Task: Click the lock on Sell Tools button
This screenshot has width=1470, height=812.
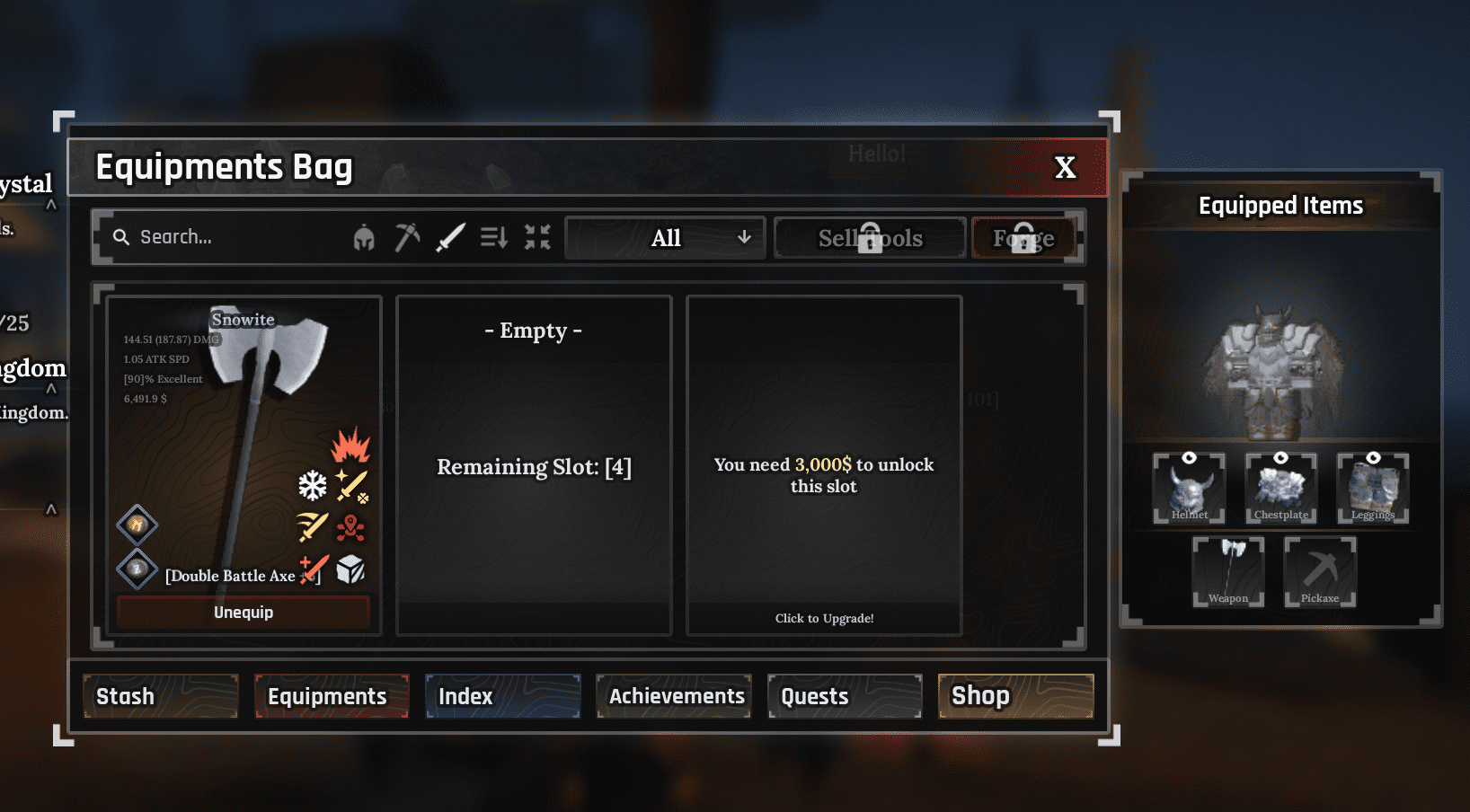Action: tap(869, 236)
